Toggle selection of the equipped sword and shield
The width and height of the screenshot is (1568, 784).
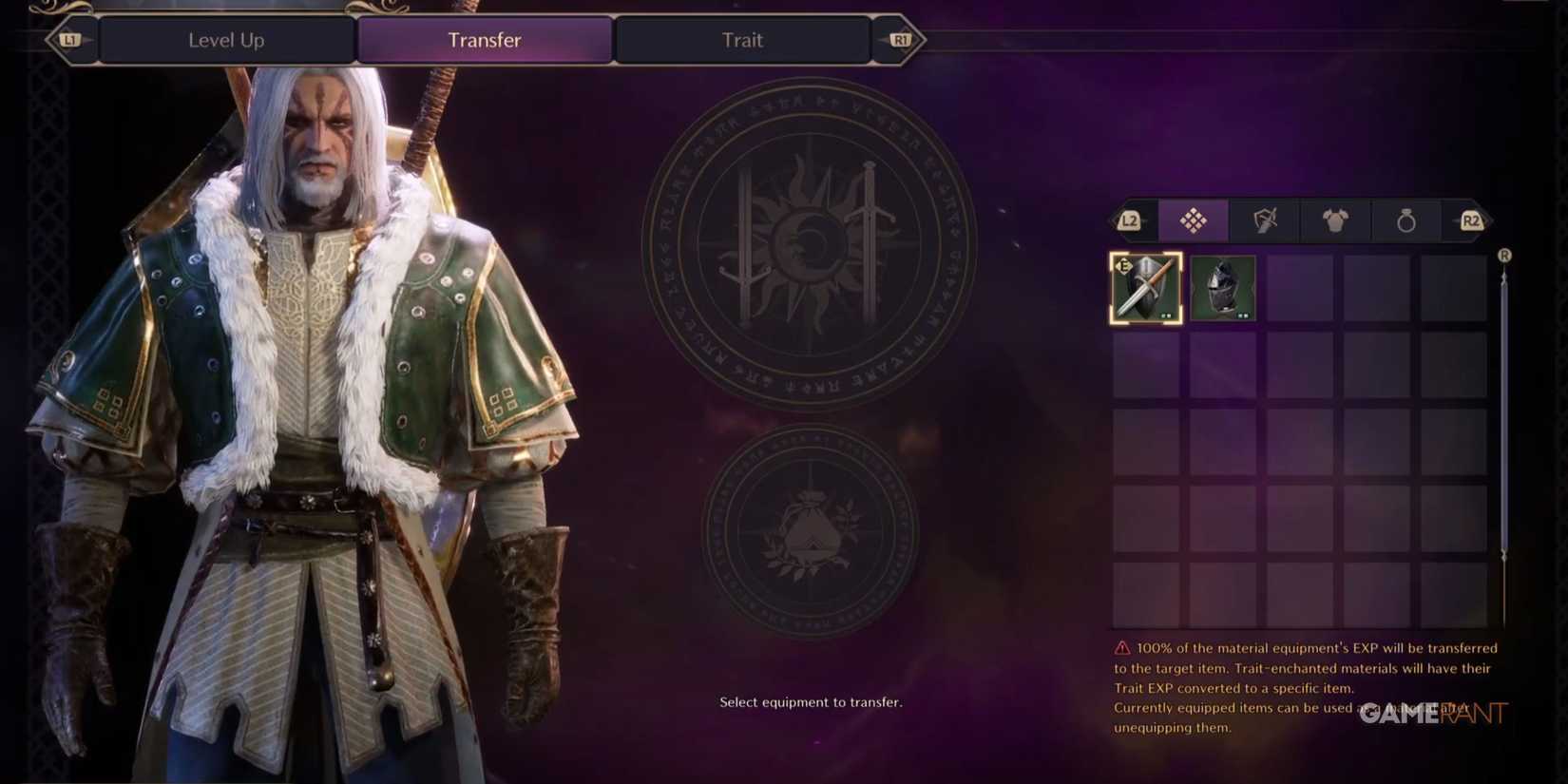coord(1144,287)
